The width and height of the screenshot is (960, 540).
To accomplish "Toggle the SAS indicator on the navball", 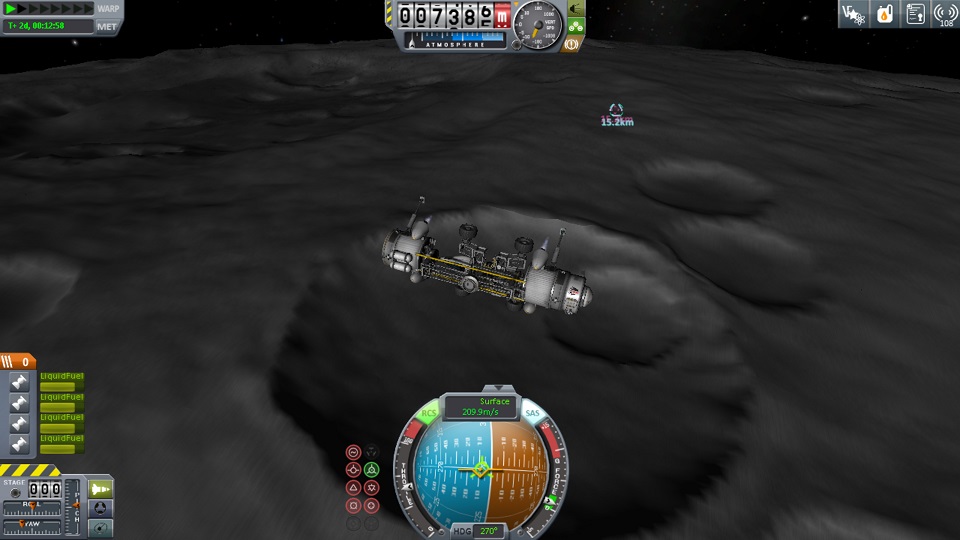I will pyautogui.click(x=532, y=412).
